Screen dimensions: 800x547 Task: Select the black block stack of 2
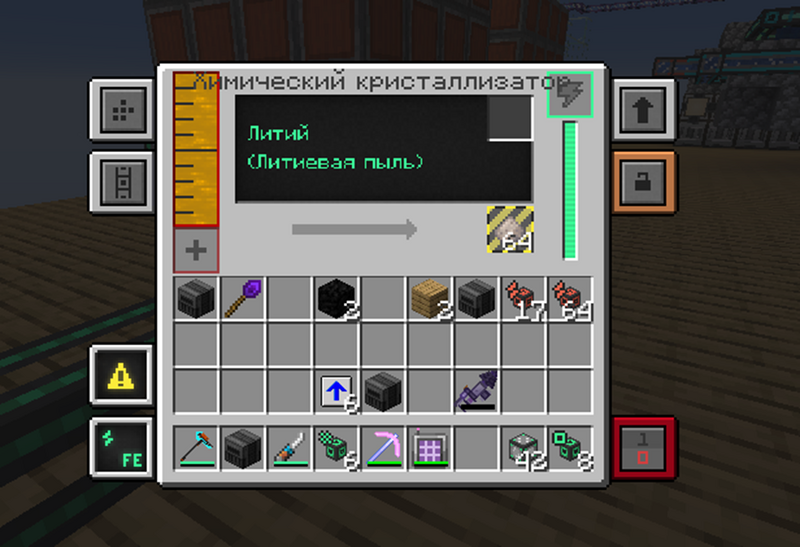pos(336,298)
